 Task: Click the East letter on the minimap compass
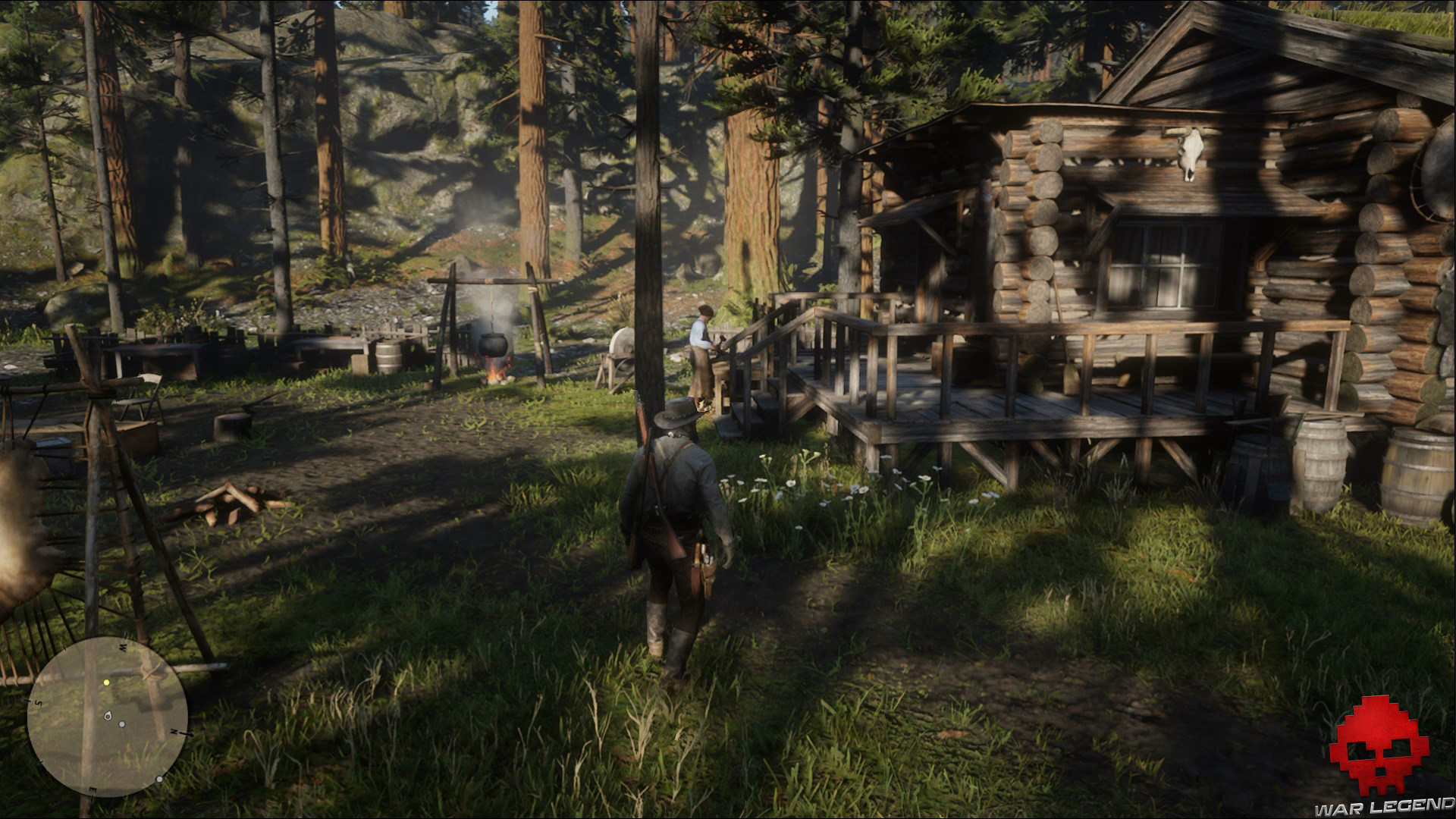click(93, 789)
